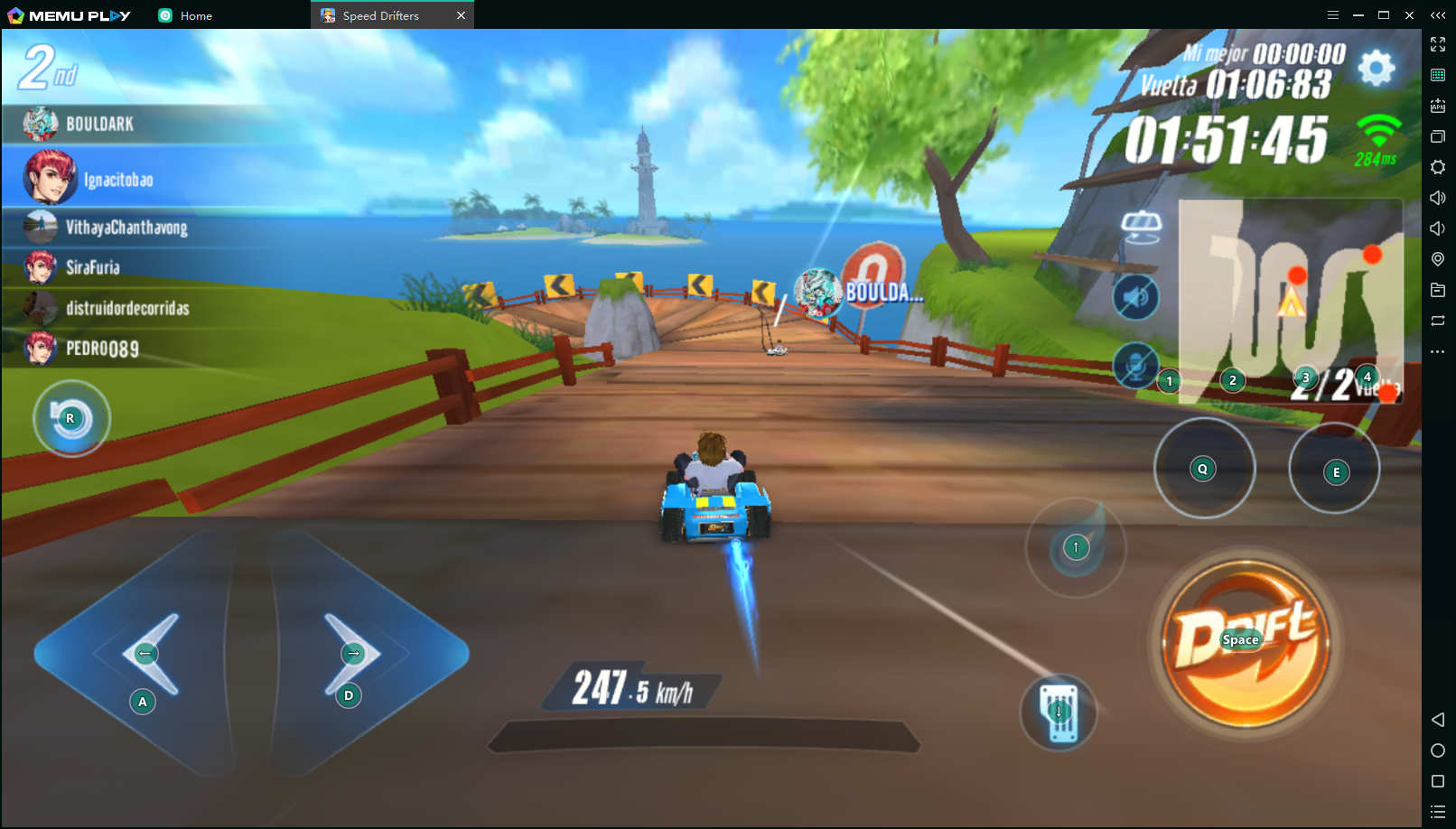
Task: Unmute the in-game microphone toggle
Action: click(1135, 365)
